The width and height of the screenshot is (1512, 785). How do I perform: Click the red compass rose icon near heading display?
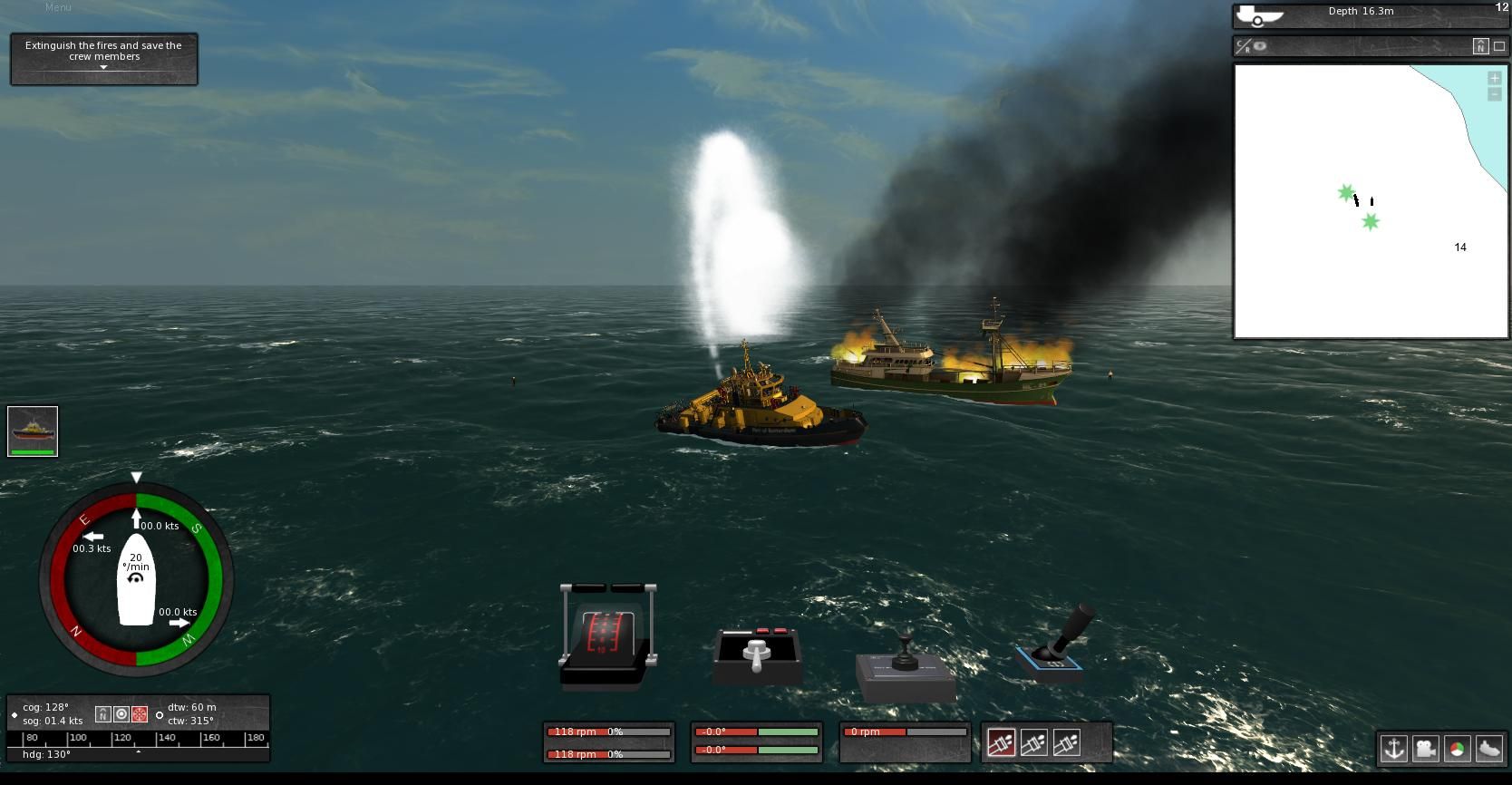click(x=139, y=713)
